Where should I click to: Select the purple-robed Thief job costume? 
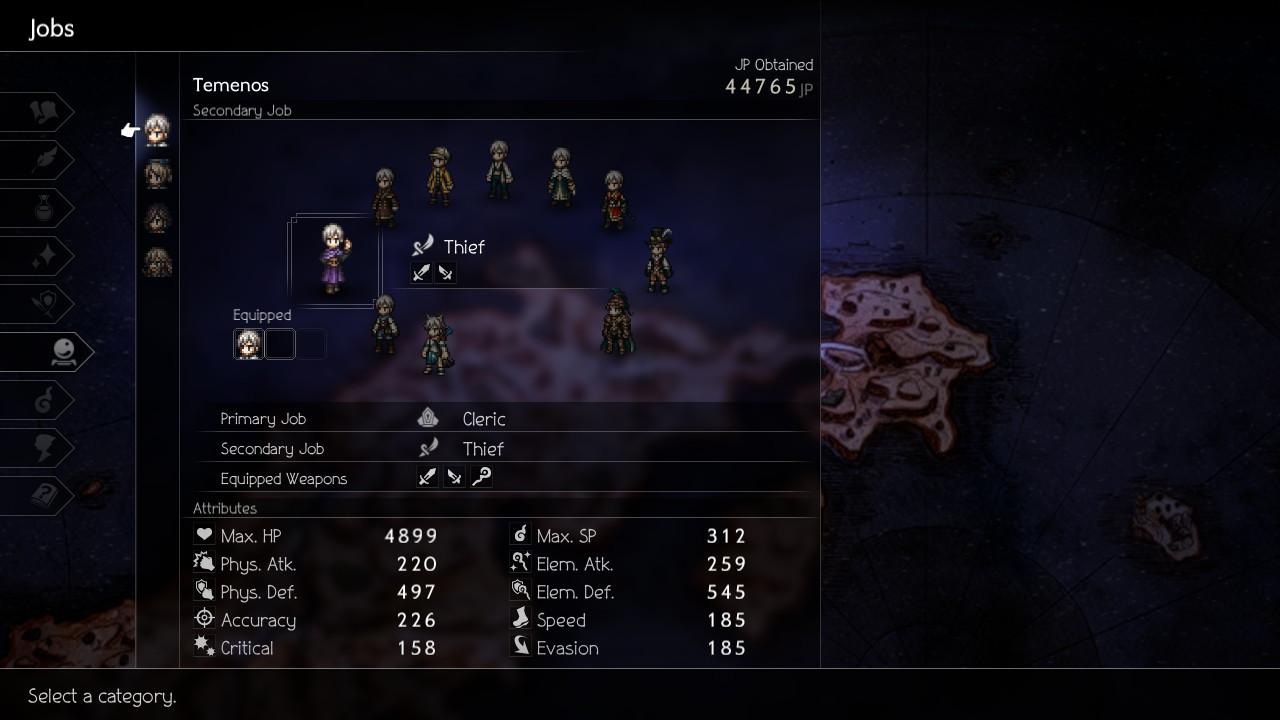334,258
